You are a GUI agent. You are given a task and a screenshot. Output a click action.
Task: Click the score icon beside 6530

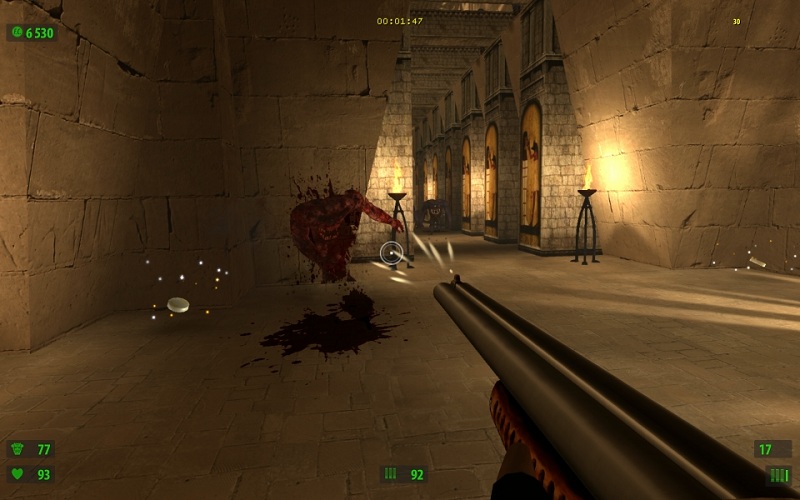pos(17,33)
